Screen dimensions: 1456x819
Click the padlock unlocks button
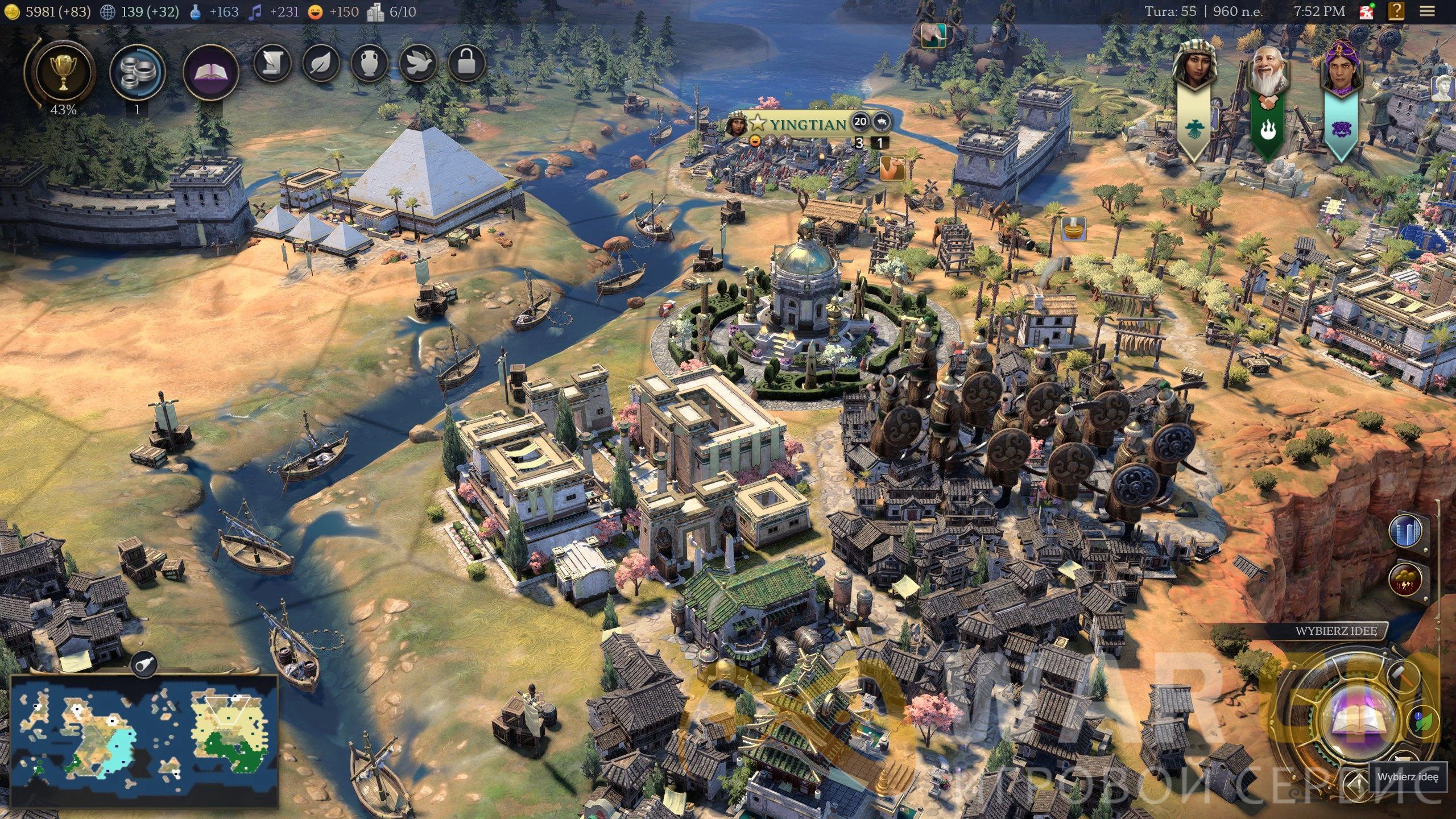466,63
